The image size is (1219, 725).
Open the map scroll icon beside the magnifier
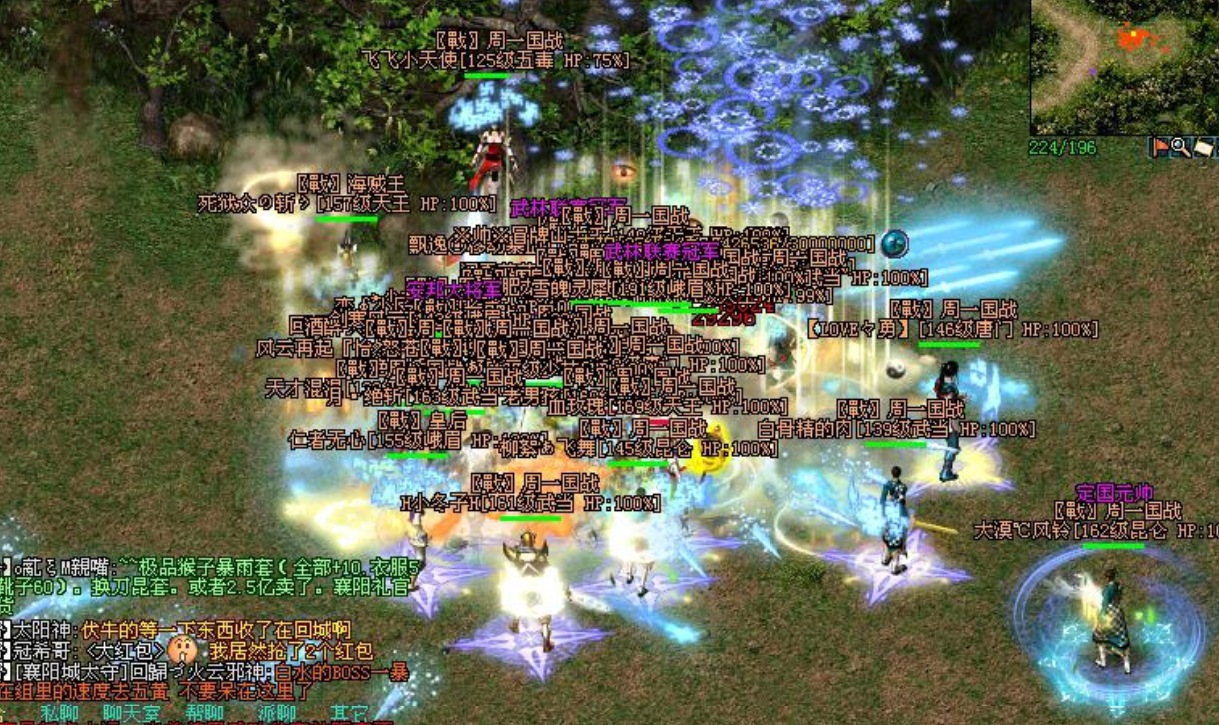tap(1203, 148)
